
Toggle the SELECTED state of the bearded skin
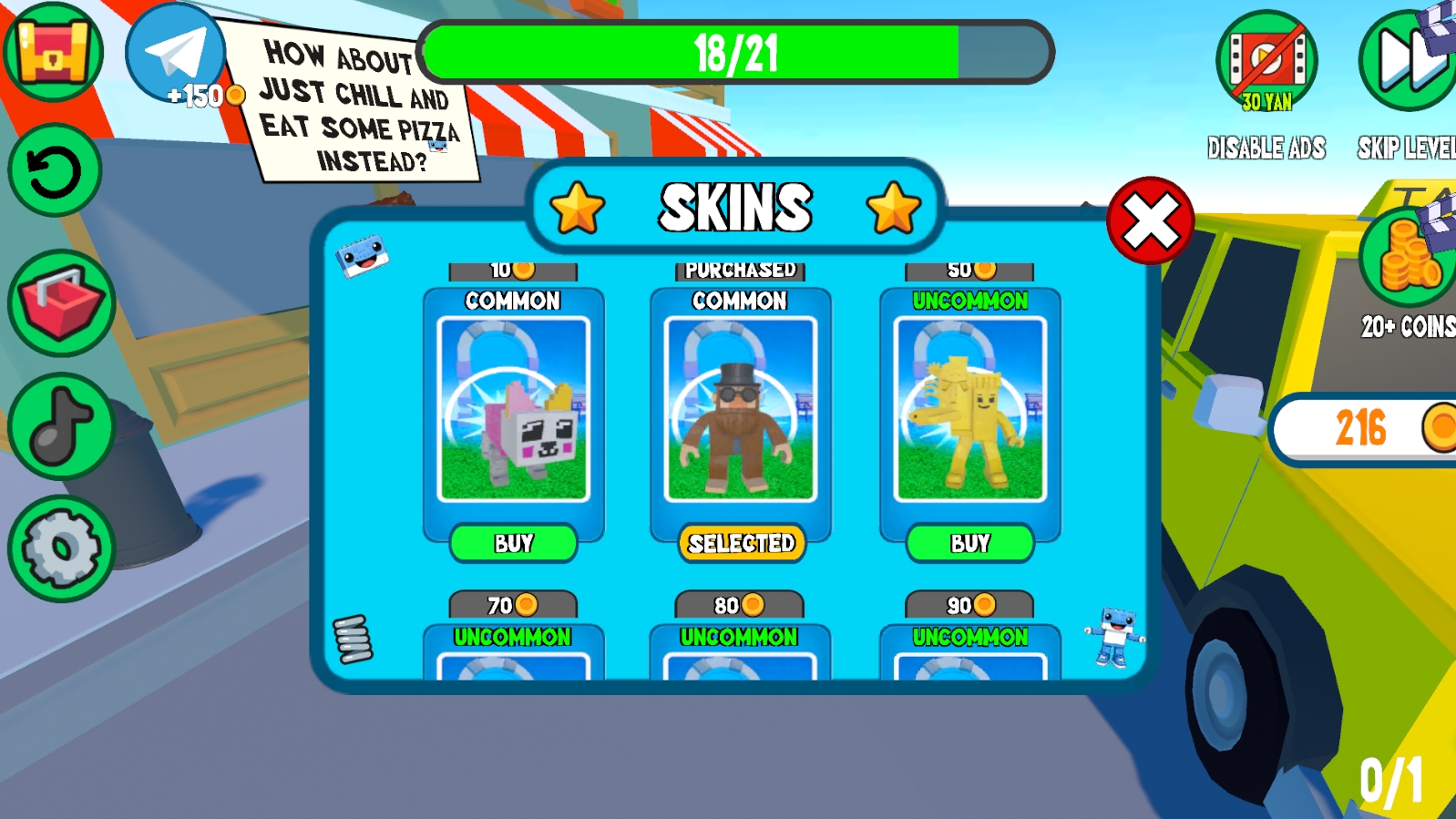(x=741, y=544)
